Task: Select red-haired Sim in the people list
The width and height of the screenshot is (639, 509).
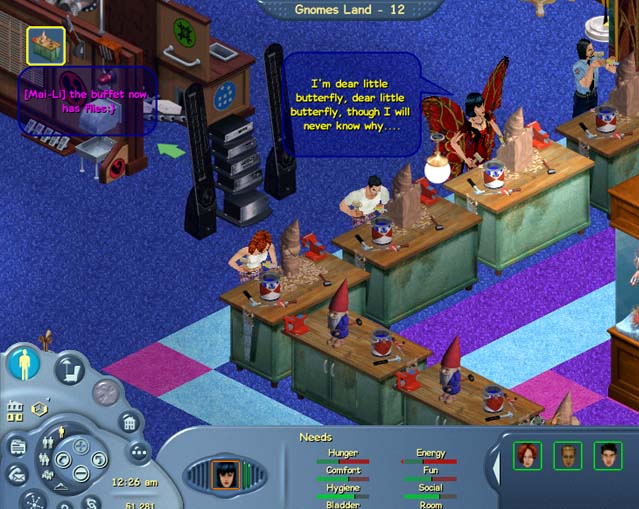Action: click(527, 455)
